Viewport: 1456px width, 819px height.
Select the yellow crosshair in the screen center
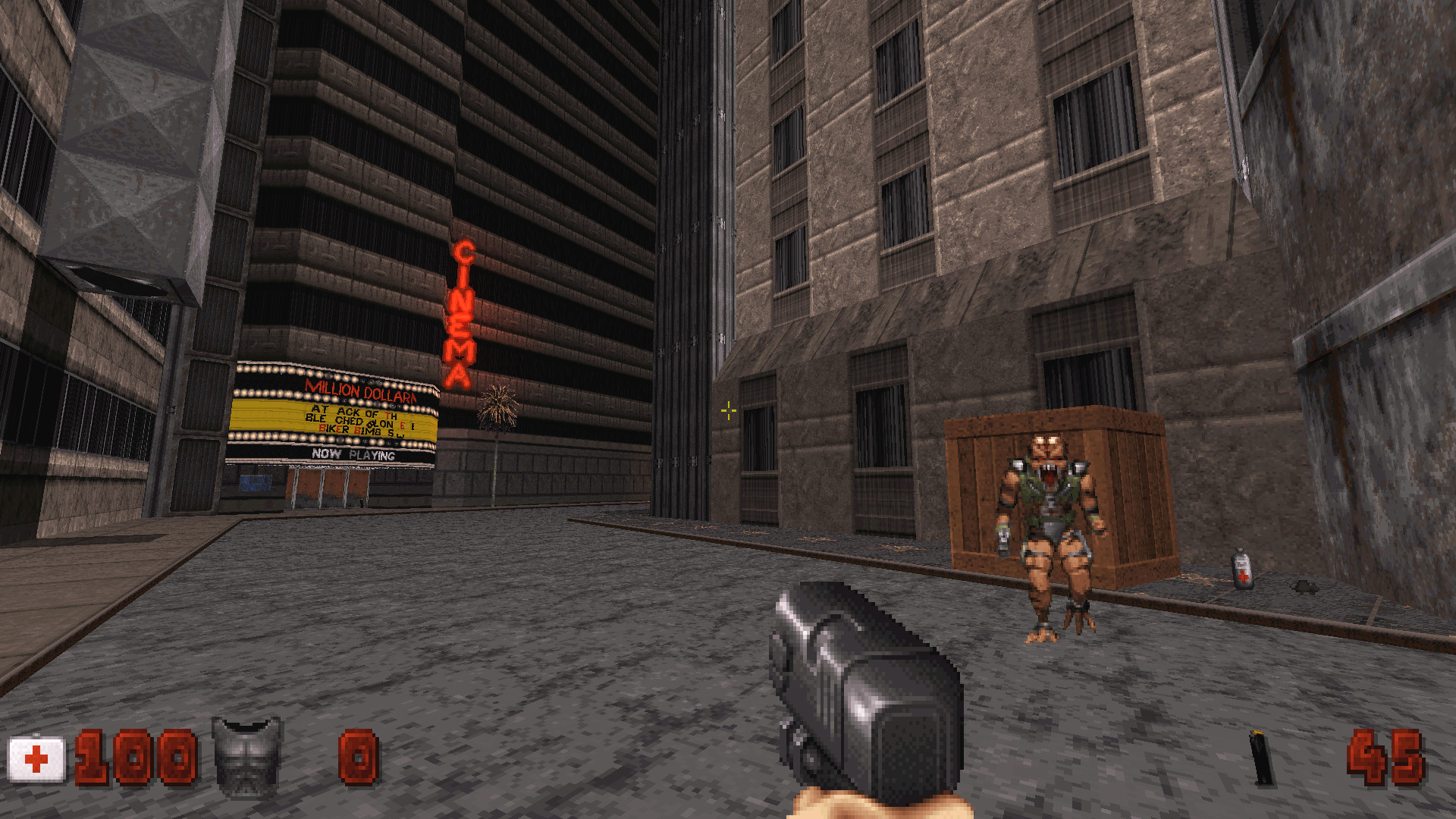tap(727, 409)
